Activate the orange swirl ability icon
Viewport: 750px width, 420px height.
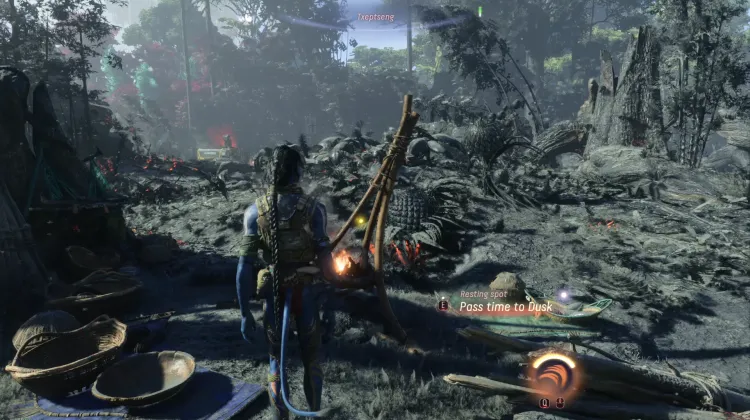click(554, 375)
